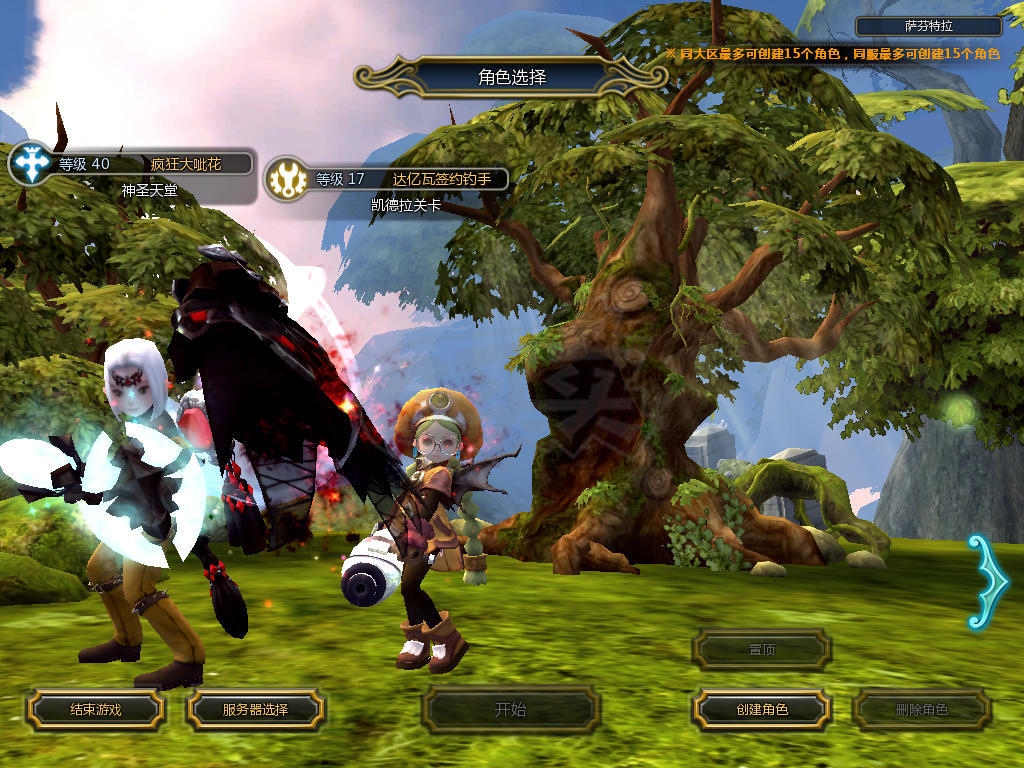This screenshot has width=1024, height=768.
Task: Click the 删除角色 delete character button
Action: [921, 709]
